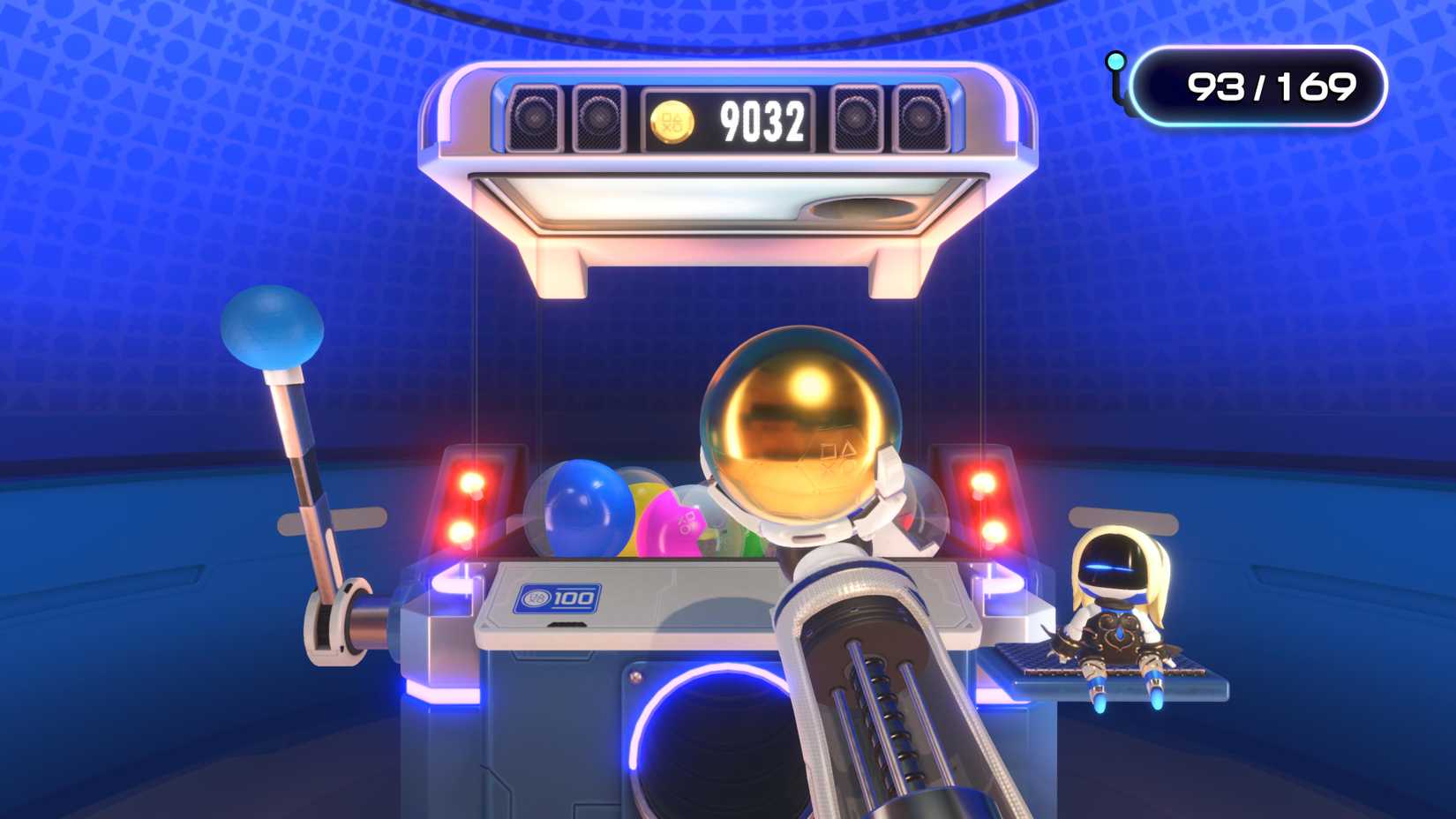Image resolution: width=1456 pixels, height=819 pixels.
Task: Toggle the lower red light on the left panel
Action: (x=461, y=531)
